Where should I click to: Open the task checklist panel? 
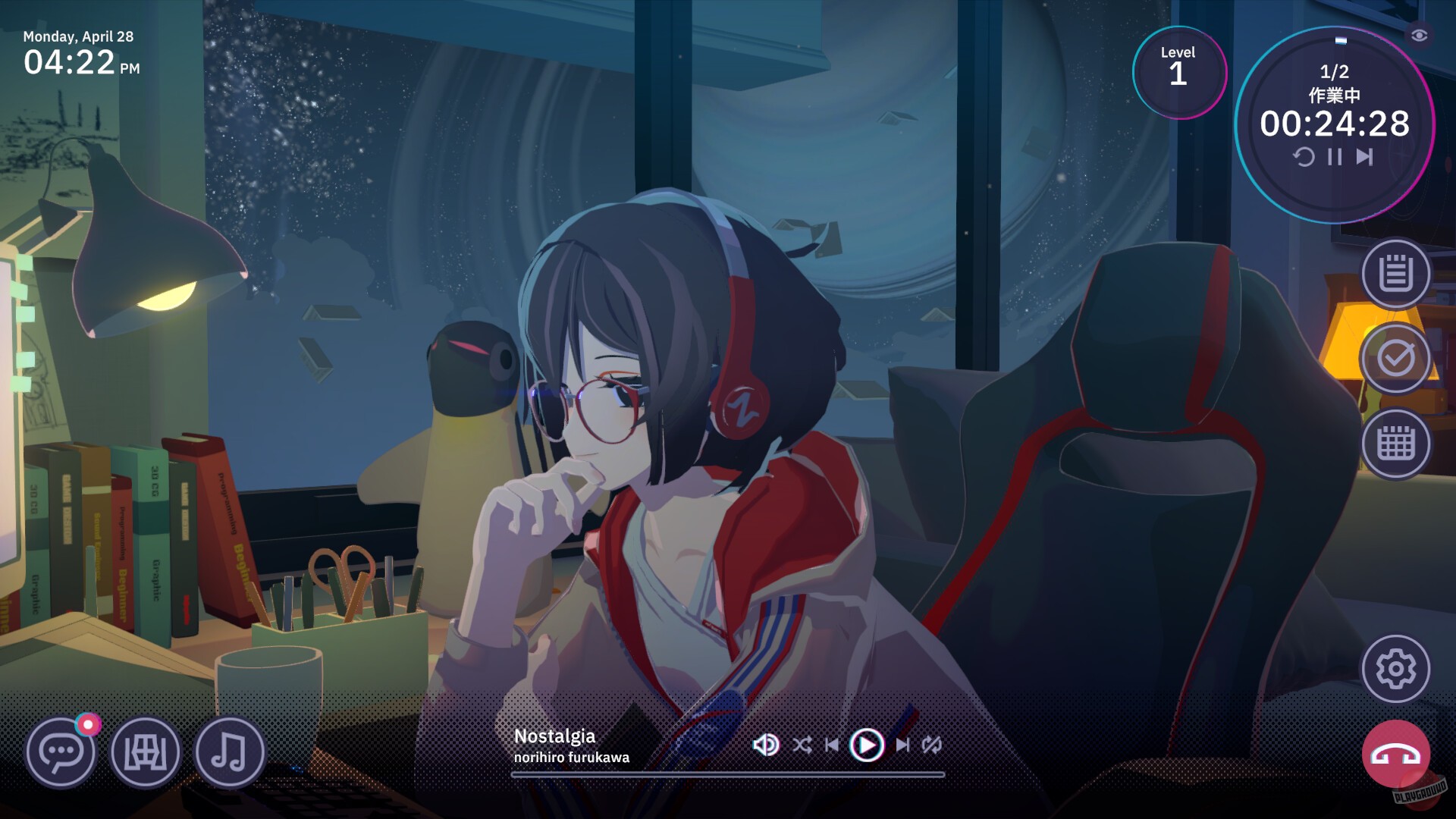(1395, 359)
